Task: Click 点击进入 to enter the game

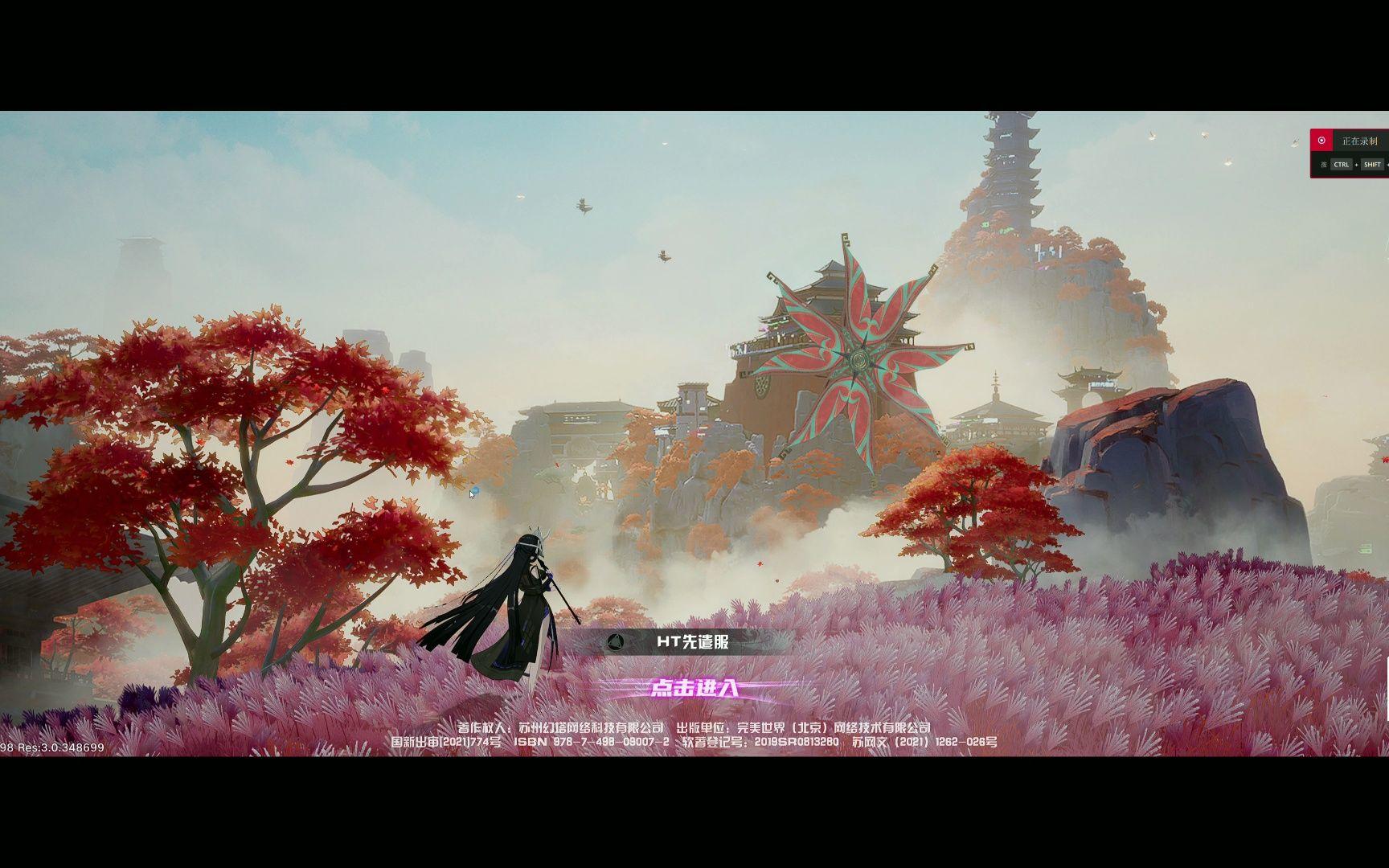Action: pyautogui.click(x=696, y=688)
